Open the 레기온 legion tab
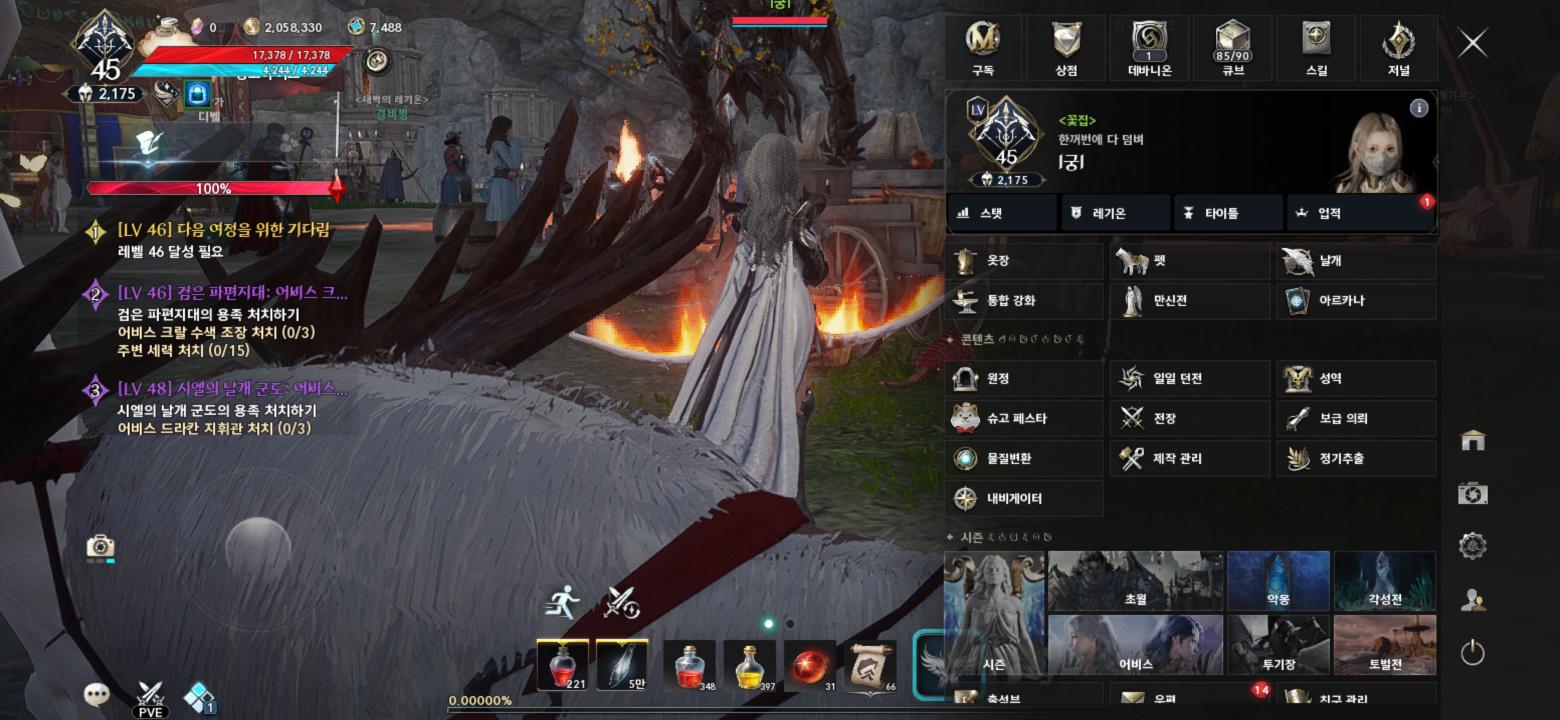The image size is (1560, 720). click(1114, 213)
